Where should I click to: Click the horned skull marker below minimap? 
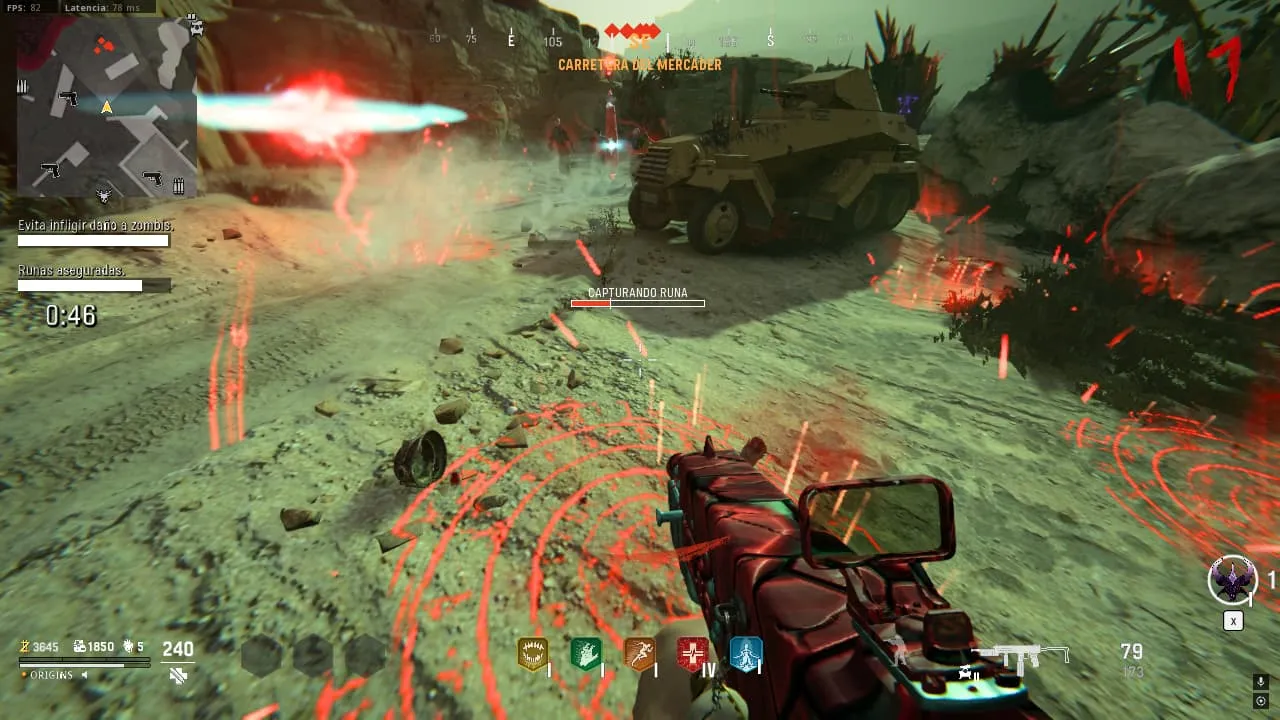[104, 196]
